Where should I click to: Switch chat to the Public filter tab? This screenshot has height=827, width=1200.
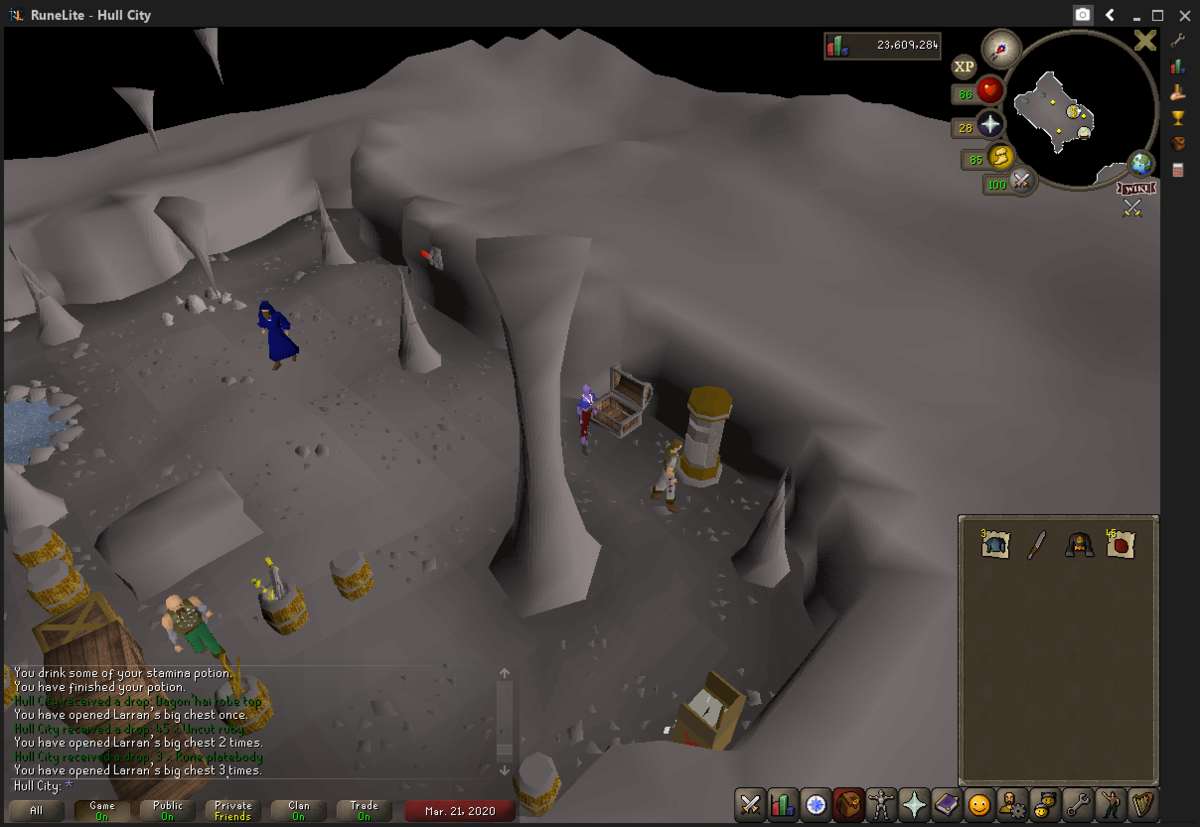(167, 810)
